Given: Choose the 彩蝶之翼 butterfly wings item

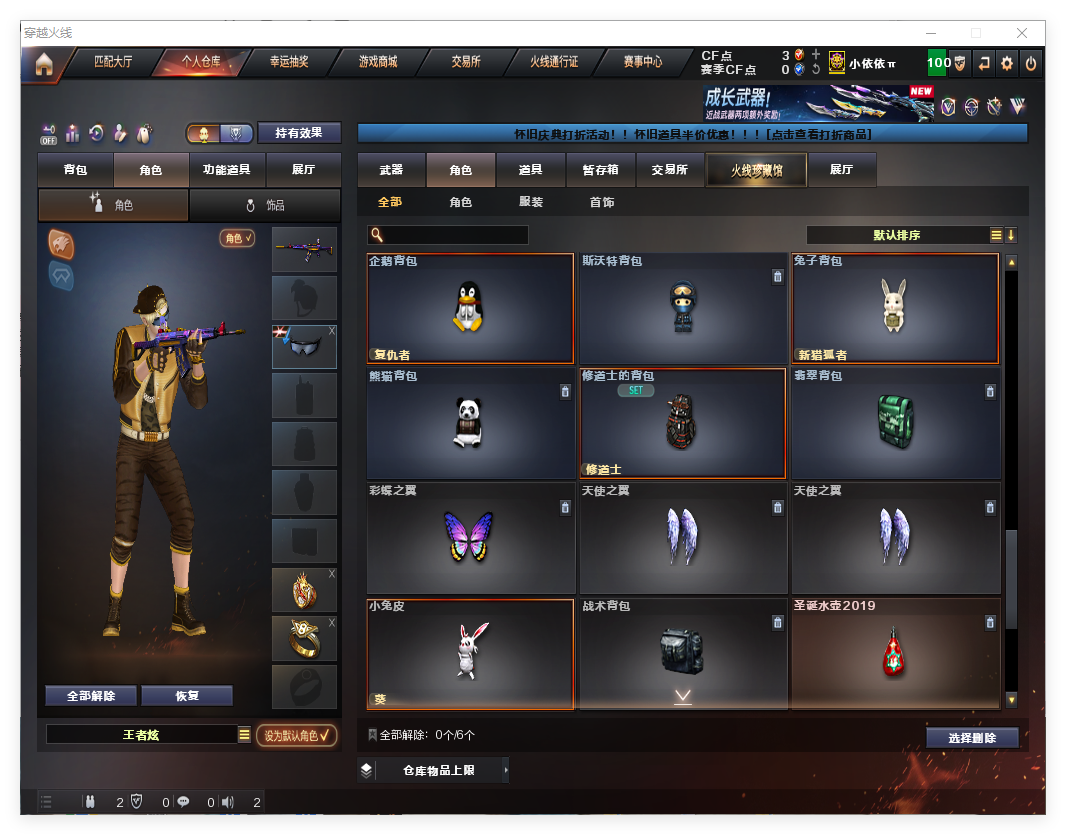Looking at the screenshot, I should 470,538.
